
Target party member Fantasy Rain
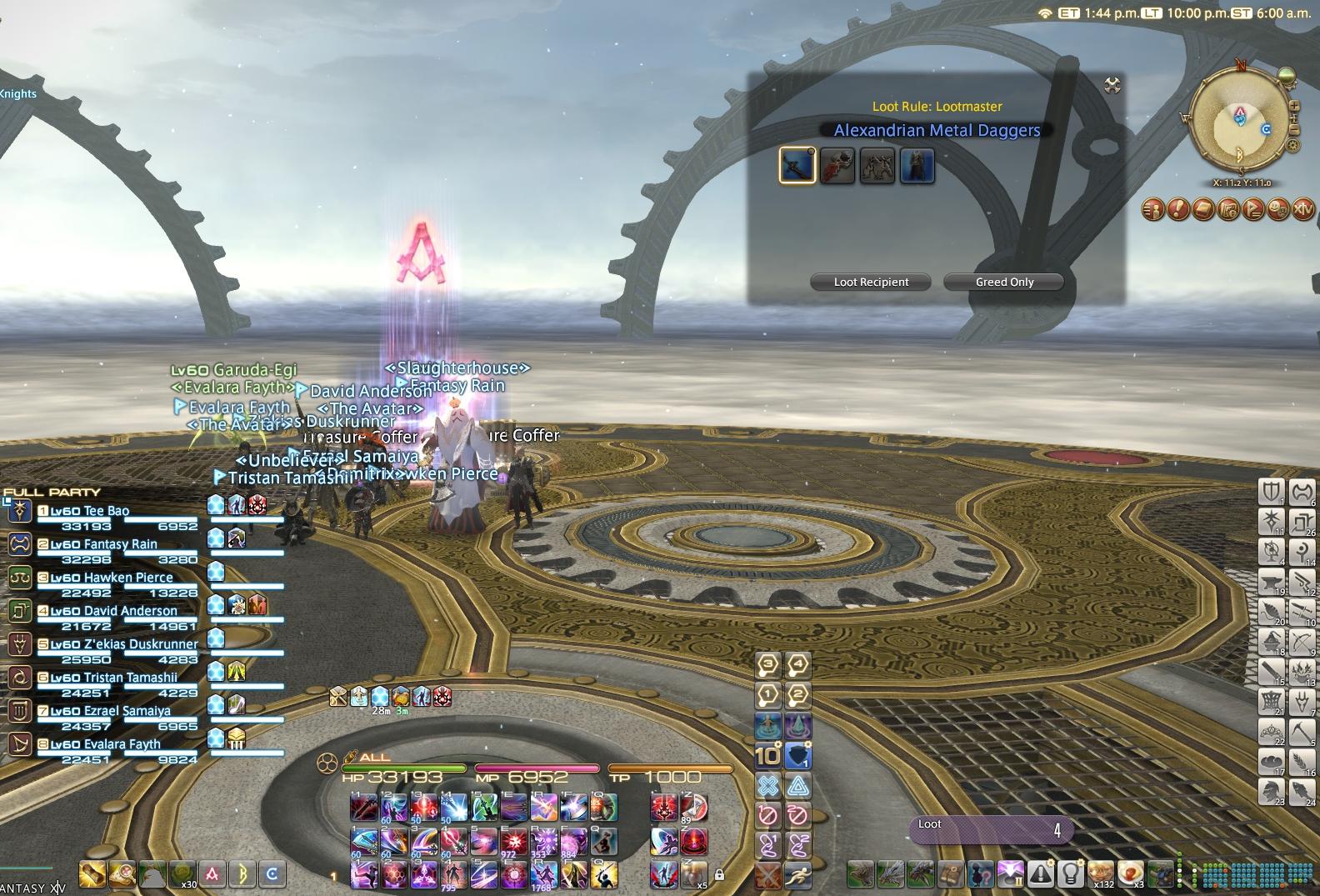click(120, 544)
